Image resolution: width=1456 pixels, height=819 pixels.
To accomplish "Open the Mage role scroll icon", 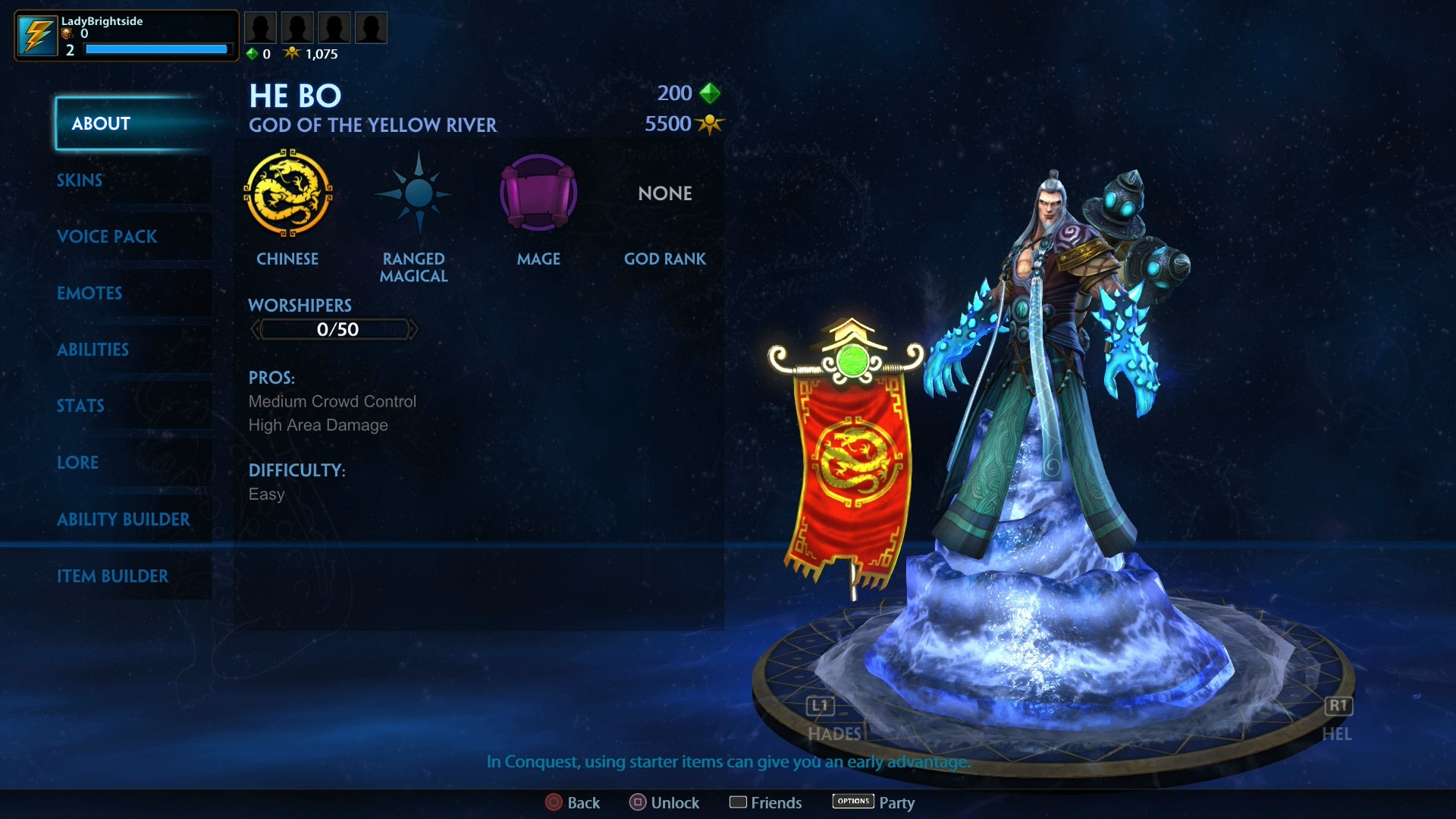I will 538,193.
